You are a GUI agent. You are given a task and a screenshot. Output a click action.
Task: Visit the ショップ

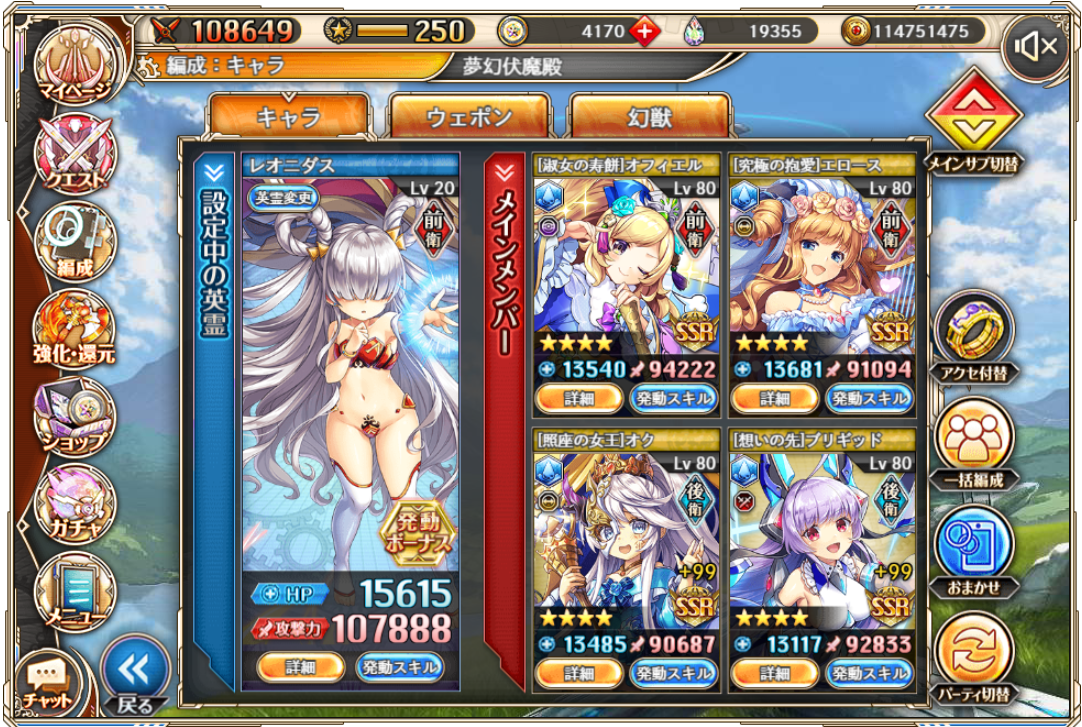pyautogui.click(x=76, y=416)
